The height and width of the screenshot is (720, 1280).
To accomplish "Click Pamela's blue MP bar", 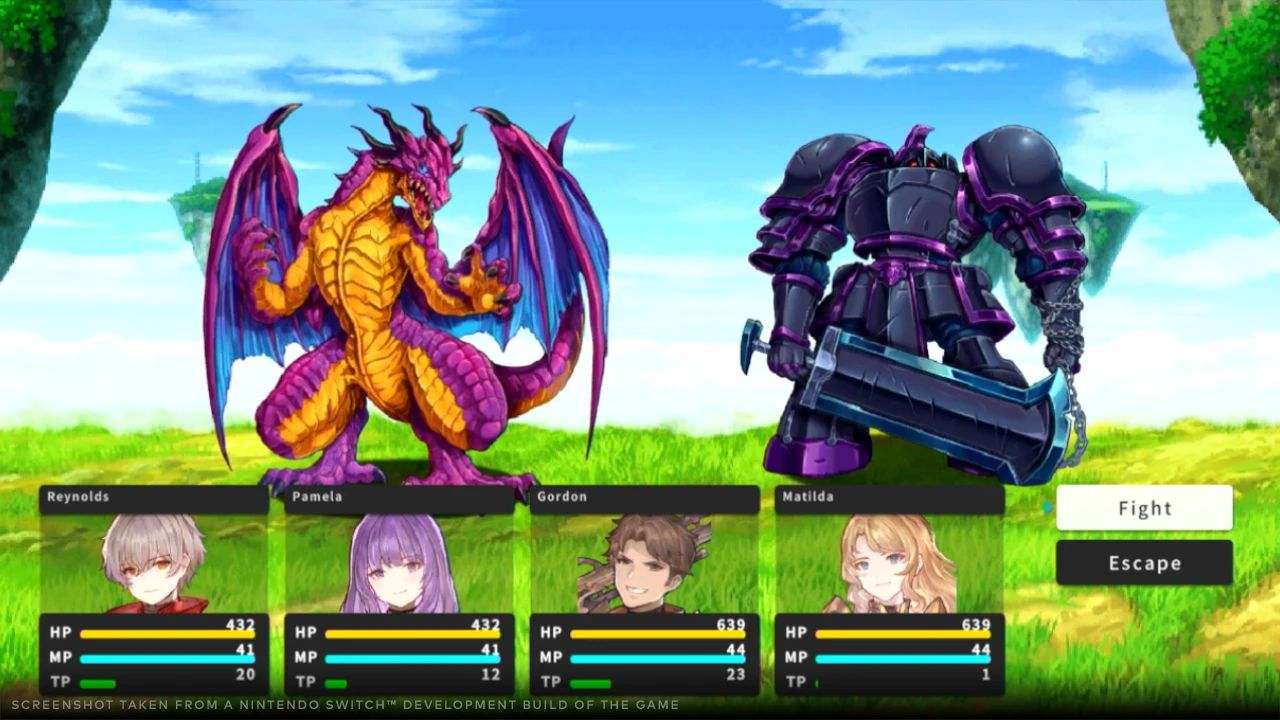I will pyautogui.click(x=410, y=657).
